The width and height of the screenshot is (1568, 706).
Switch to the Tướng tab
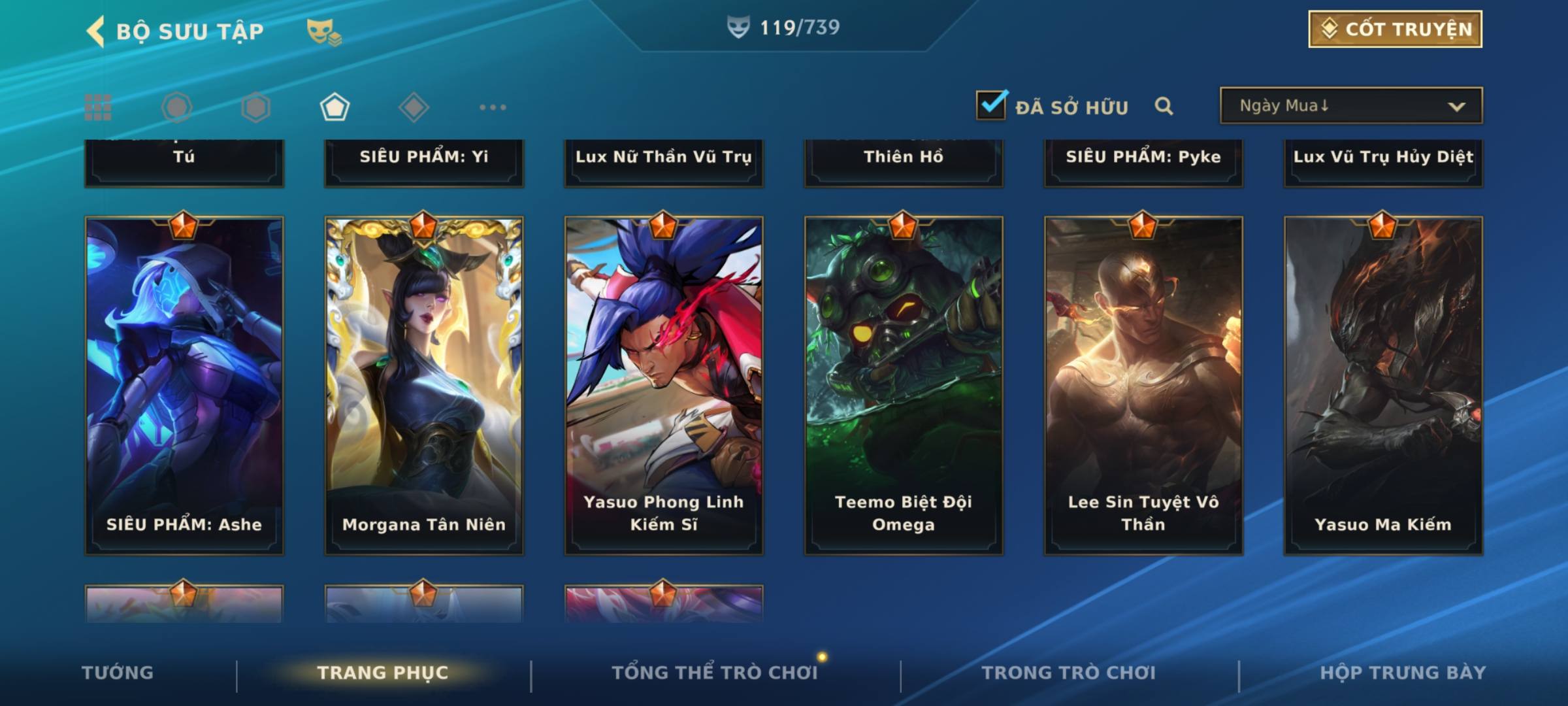pyautogui.click(x=118, y=673)
